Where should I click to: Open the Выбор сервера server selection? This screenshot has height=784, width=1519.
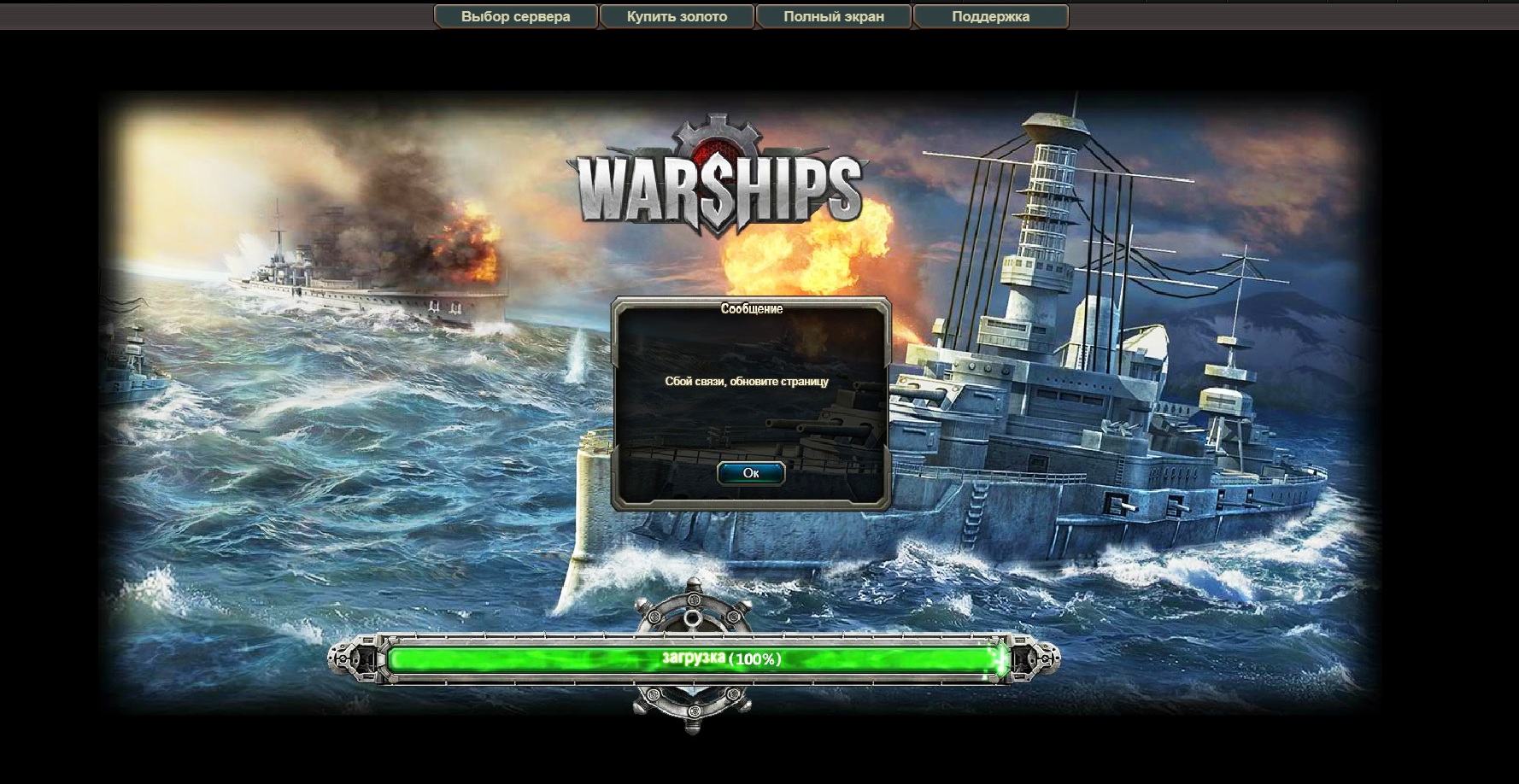pyautogui.click(x=515, y=16)
